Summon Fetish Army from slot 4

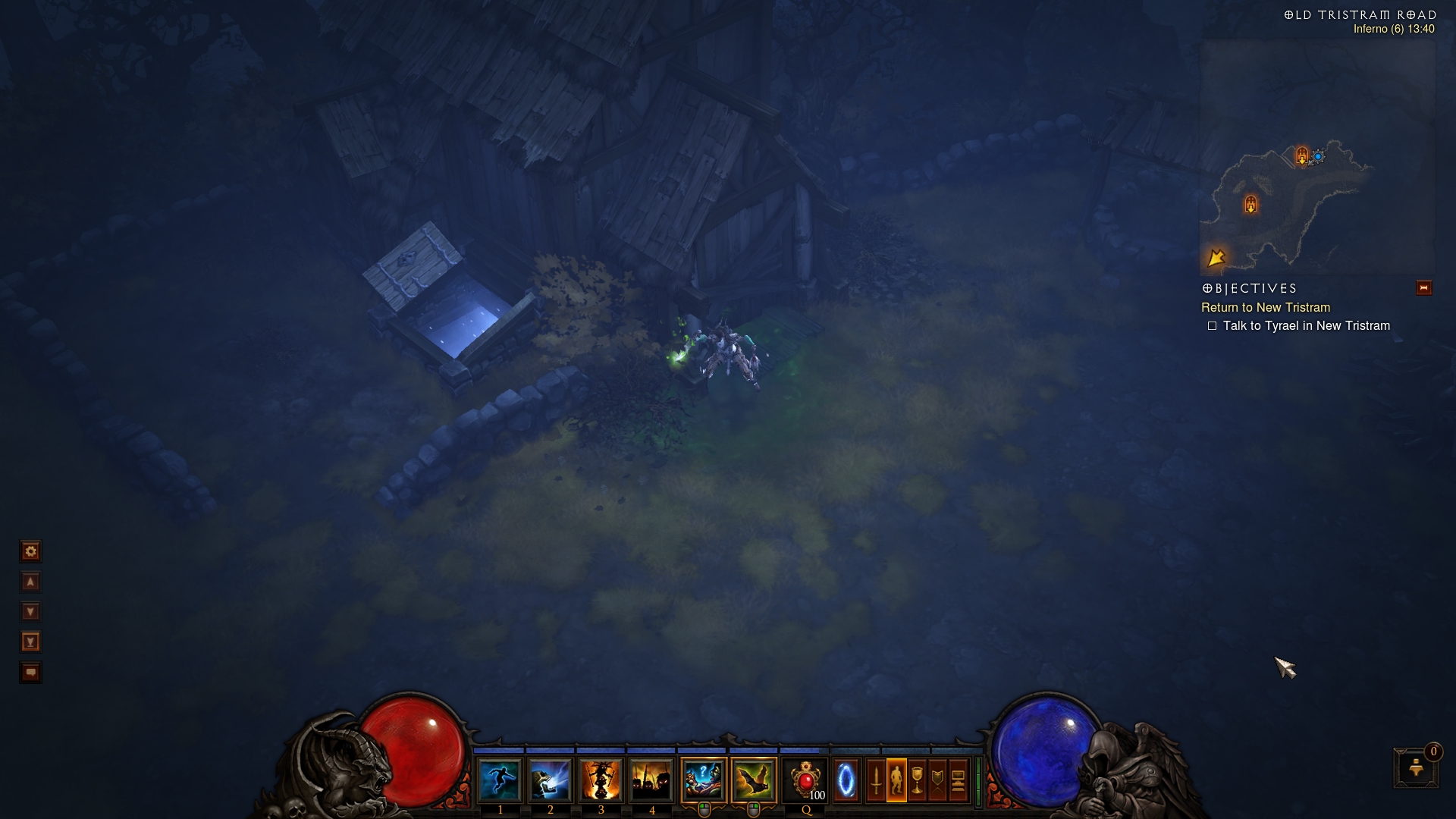coord(651,780)
